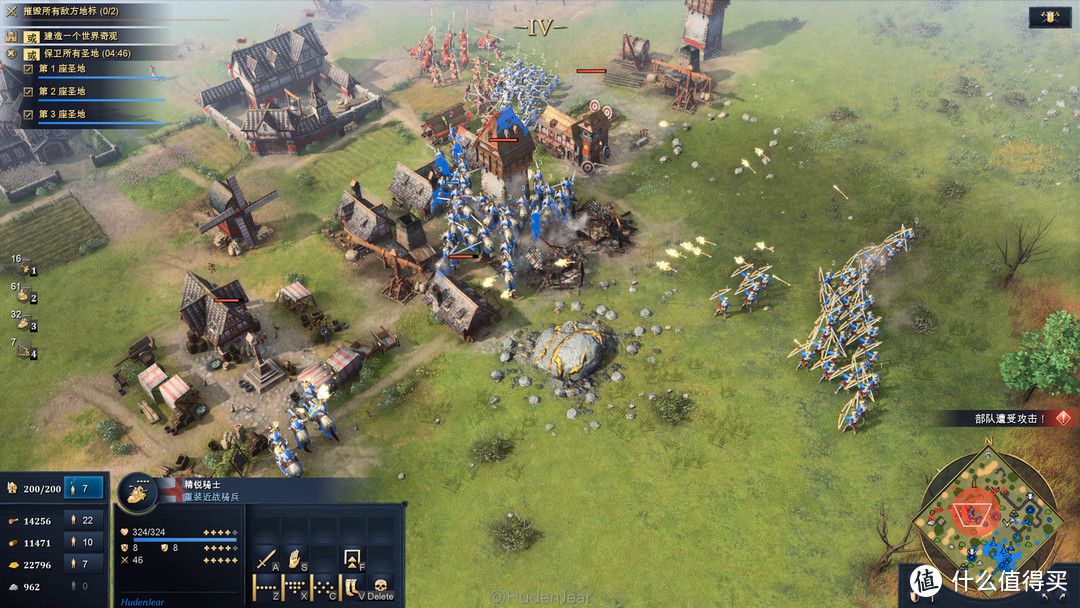Viewport: 1080px width, 608px height.
Task: Select the sword attack-move command
Action: pyautogui.click(x=266, y=559)
